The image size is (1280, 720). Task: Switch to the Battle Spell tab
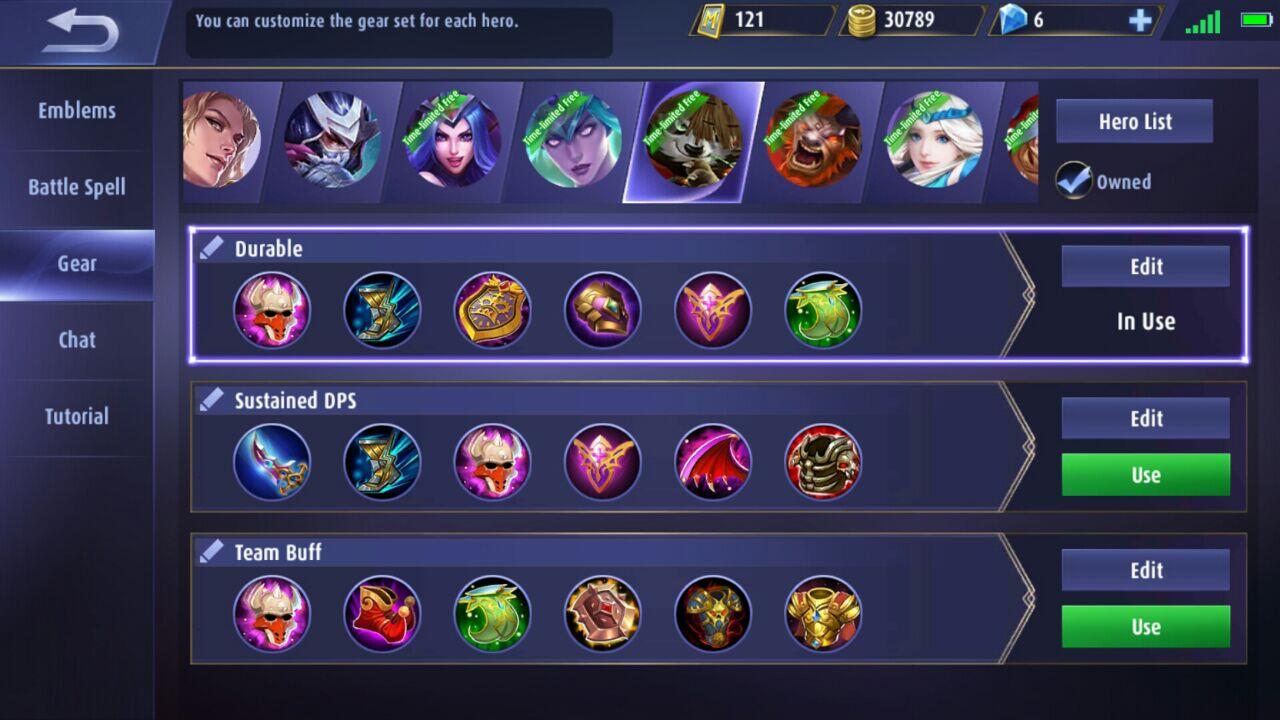(77, 187)
